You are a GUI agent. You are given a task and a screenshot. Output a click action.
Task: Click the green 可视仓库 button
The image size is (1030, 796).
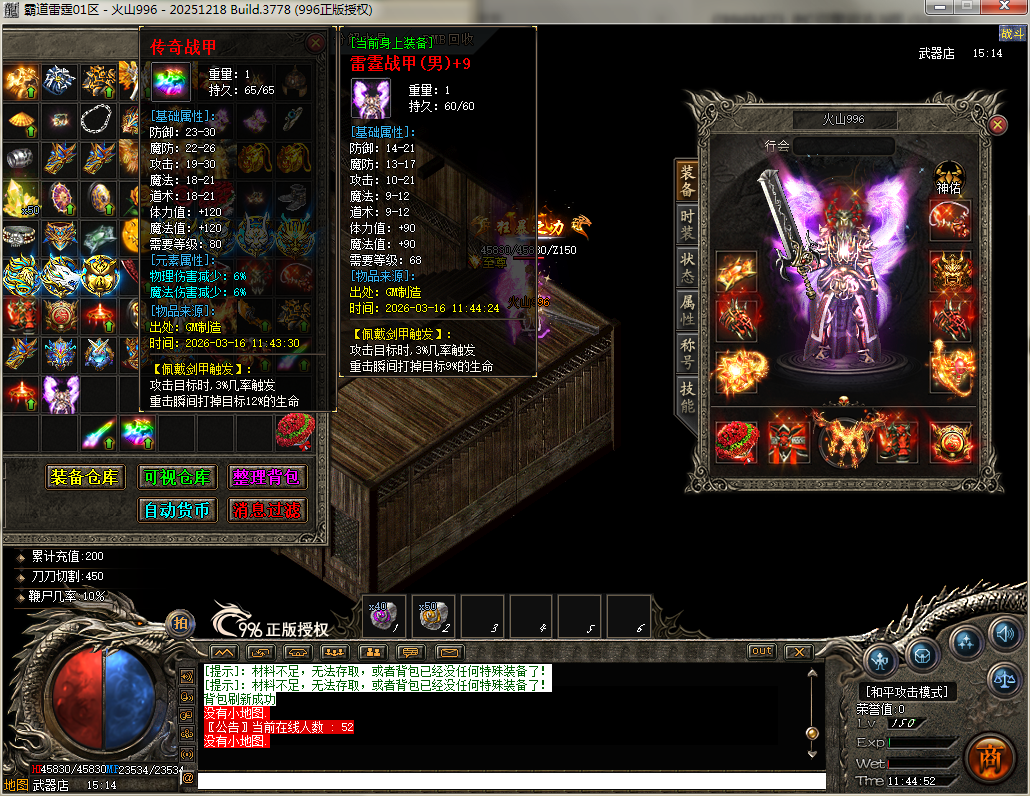(177, 477)
